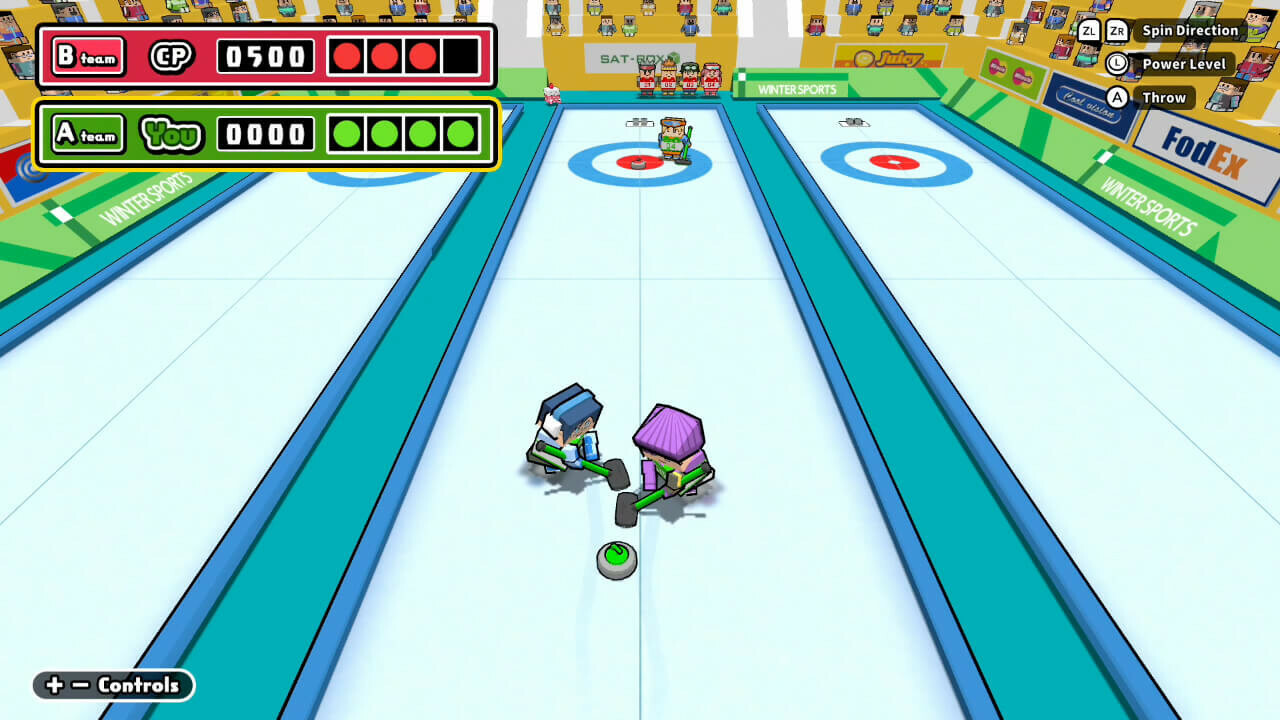This screenshot has height=720, width=1280.
Task: Select the green curling stone on ice
Action: coord(617,559)
